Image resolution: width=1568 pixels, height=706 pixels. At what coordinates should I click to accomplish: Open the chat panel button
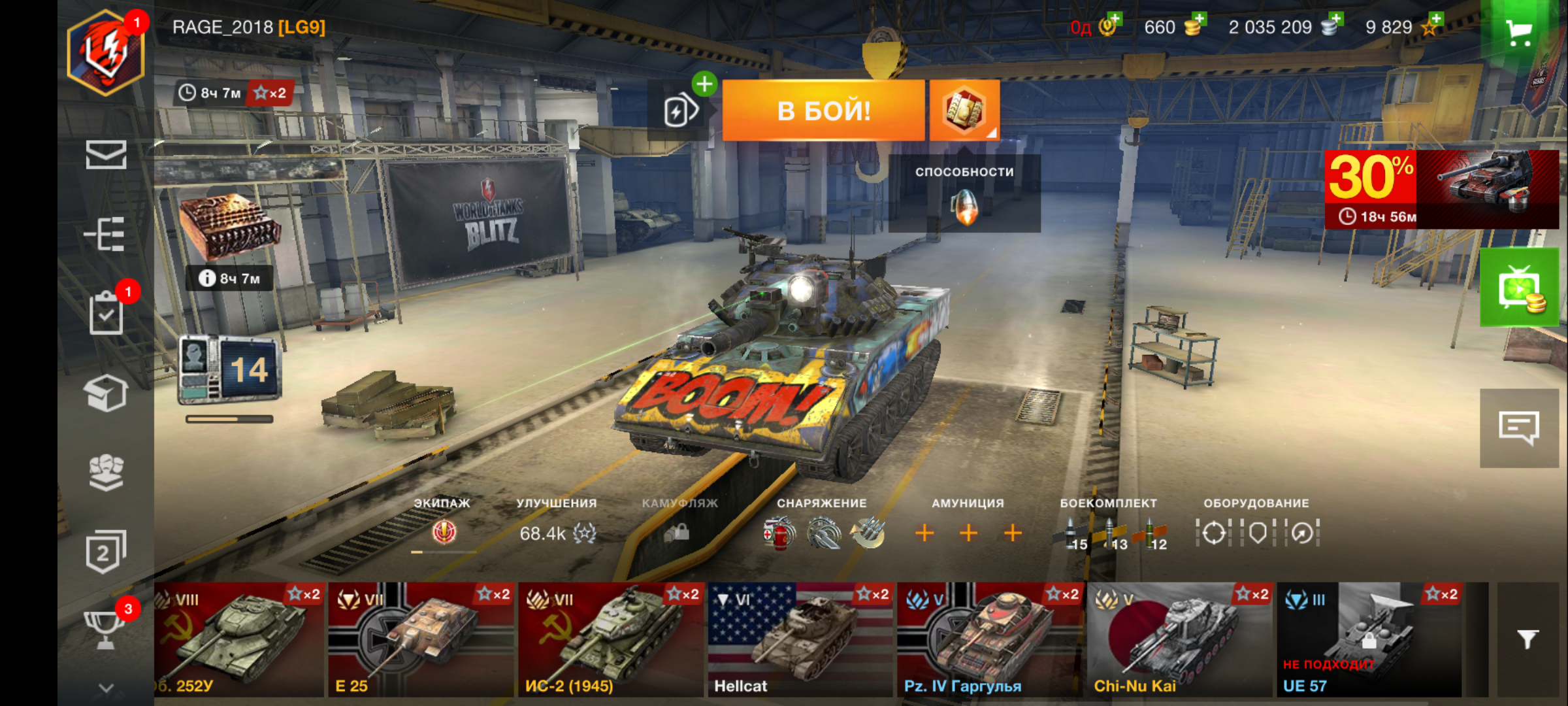tap(1519, 428)
